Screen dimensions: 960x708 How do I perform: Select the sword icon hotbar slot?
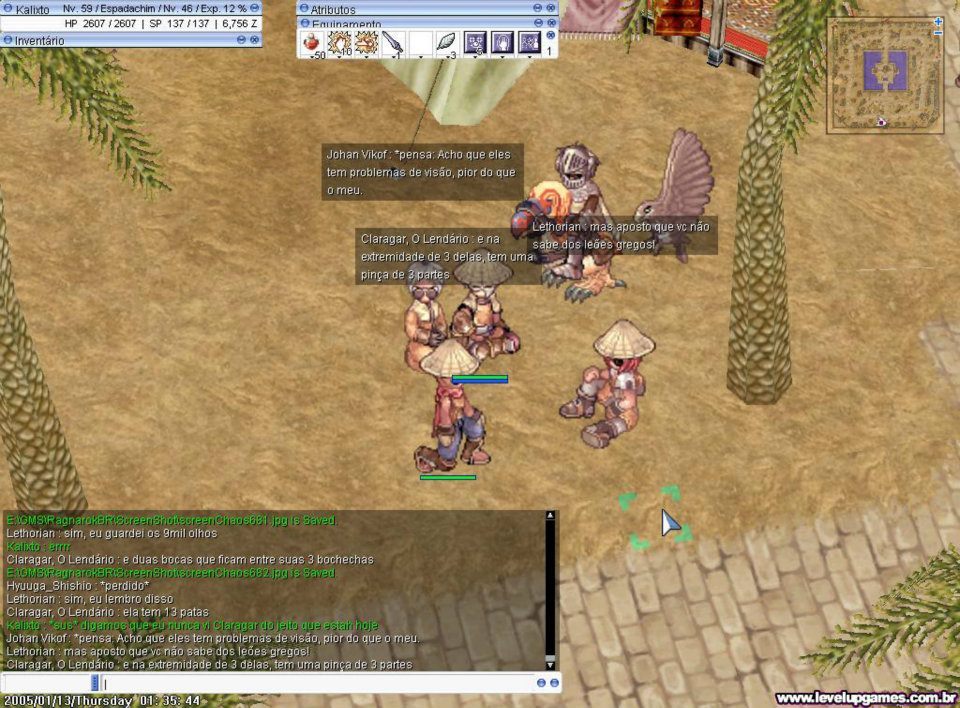[x=393, y=43]
